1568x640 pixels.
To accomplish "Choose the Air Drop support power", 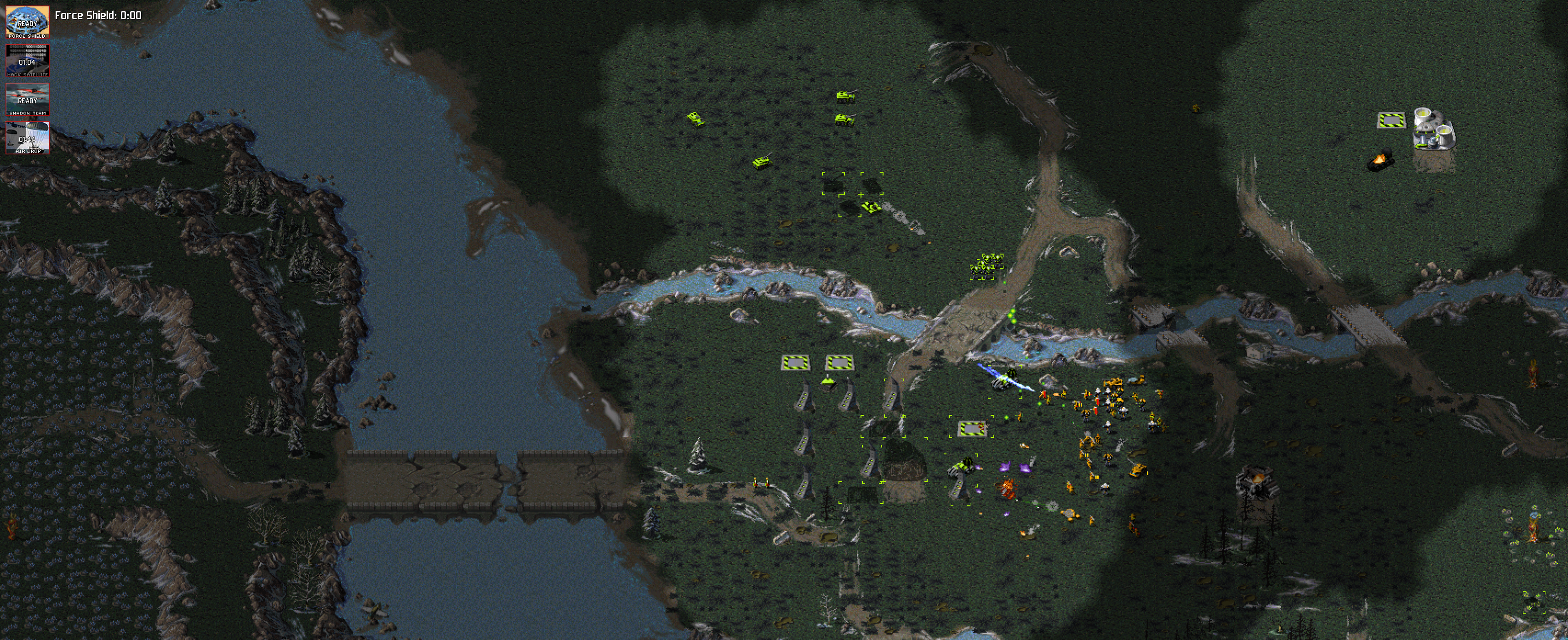I will (x=28, y=137).
